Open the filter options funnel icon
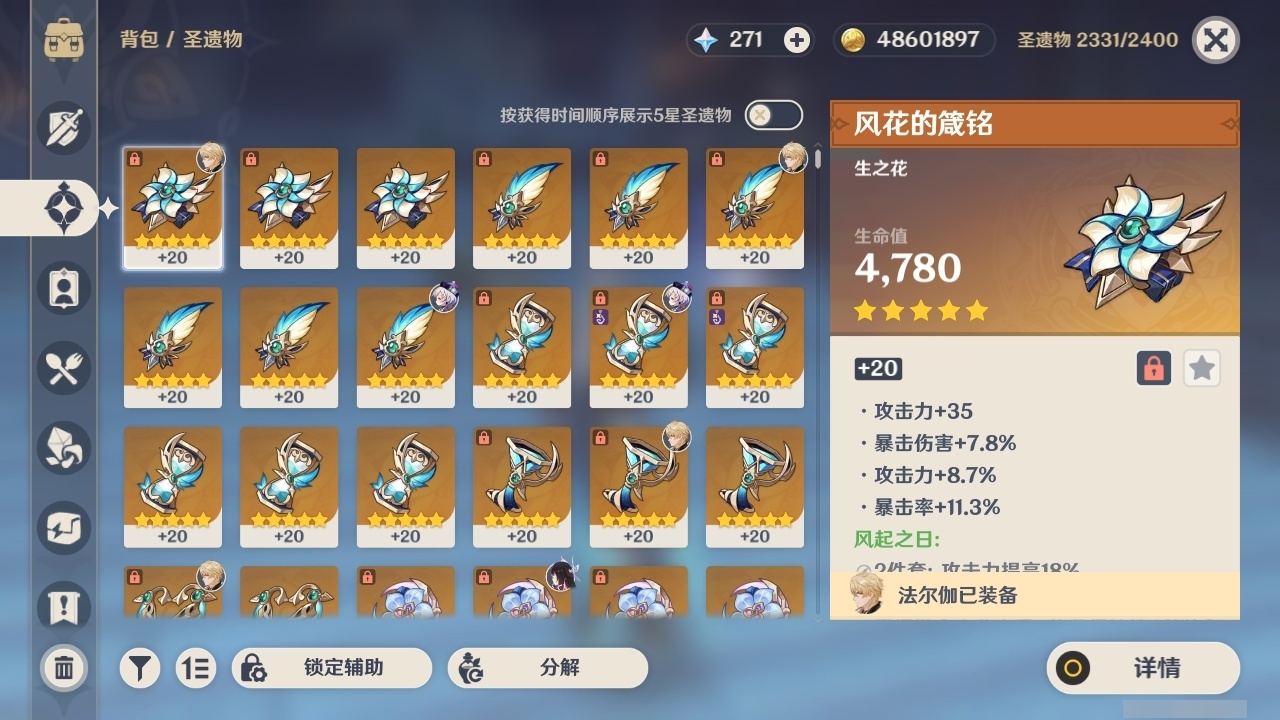 pos(139,668)
